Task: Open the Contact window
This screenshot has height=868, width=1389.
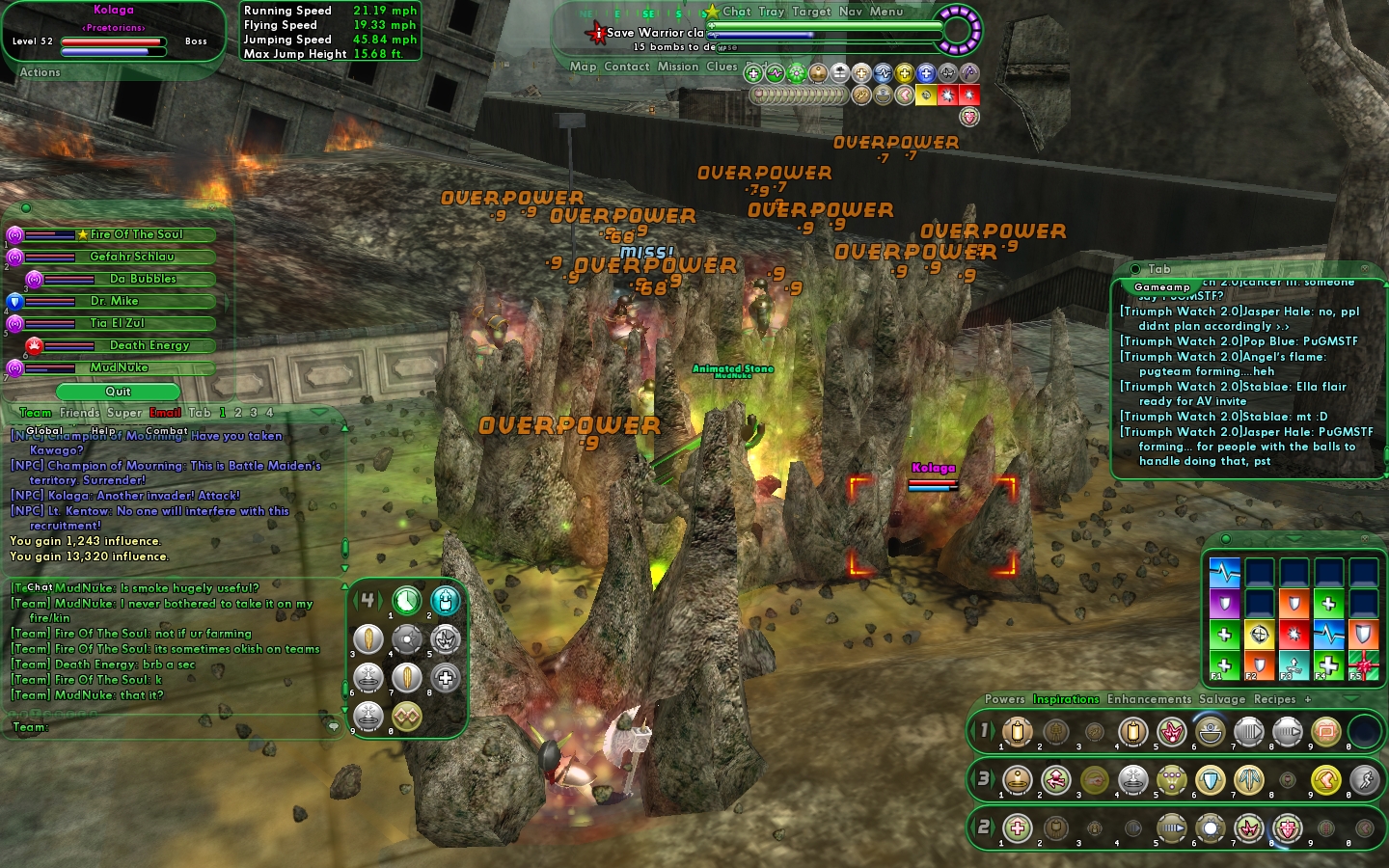Action: coord(627,67)
